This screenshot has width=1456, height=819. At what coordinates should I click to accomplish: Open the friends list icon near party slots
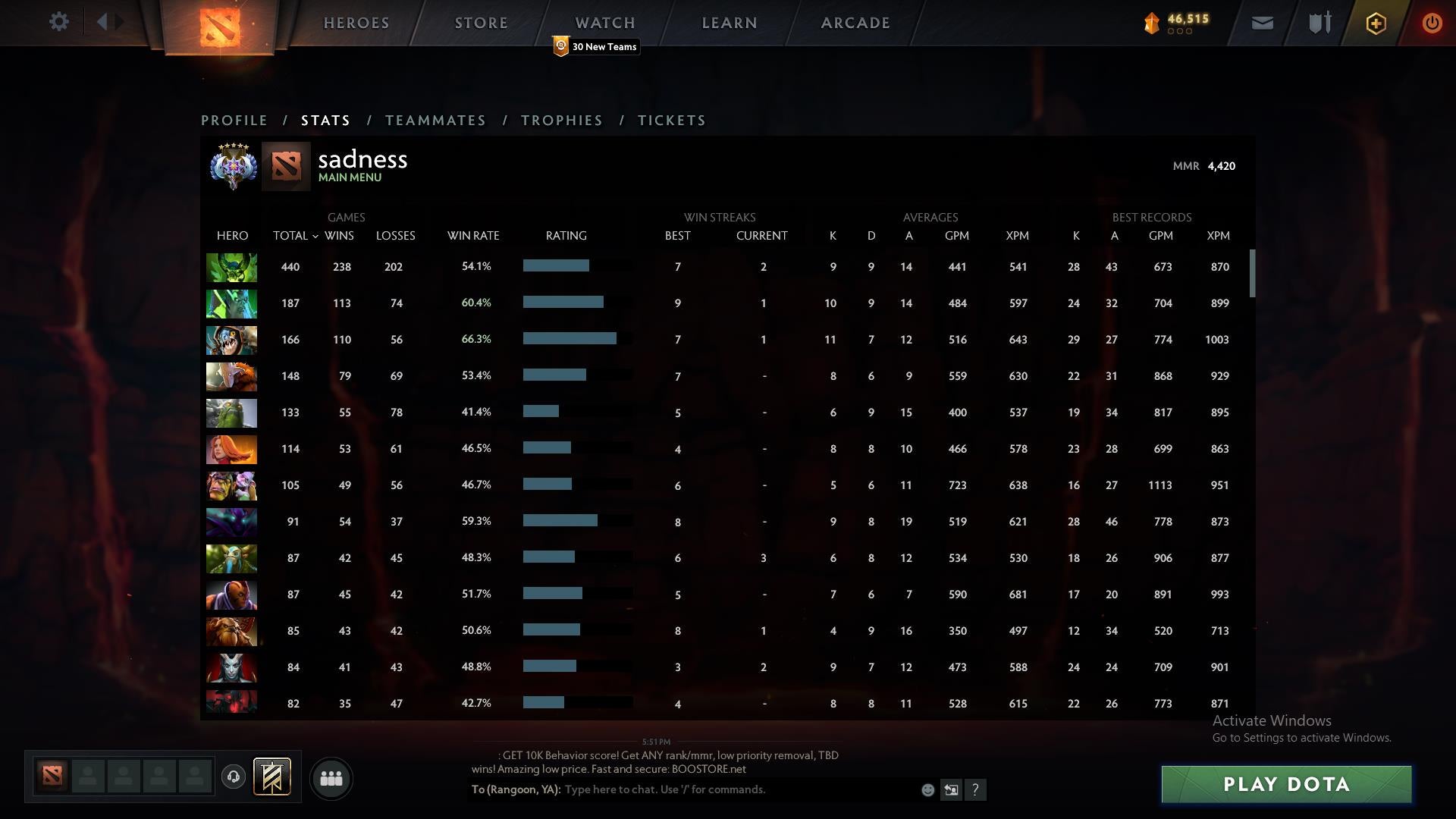[x=331, y=778]
